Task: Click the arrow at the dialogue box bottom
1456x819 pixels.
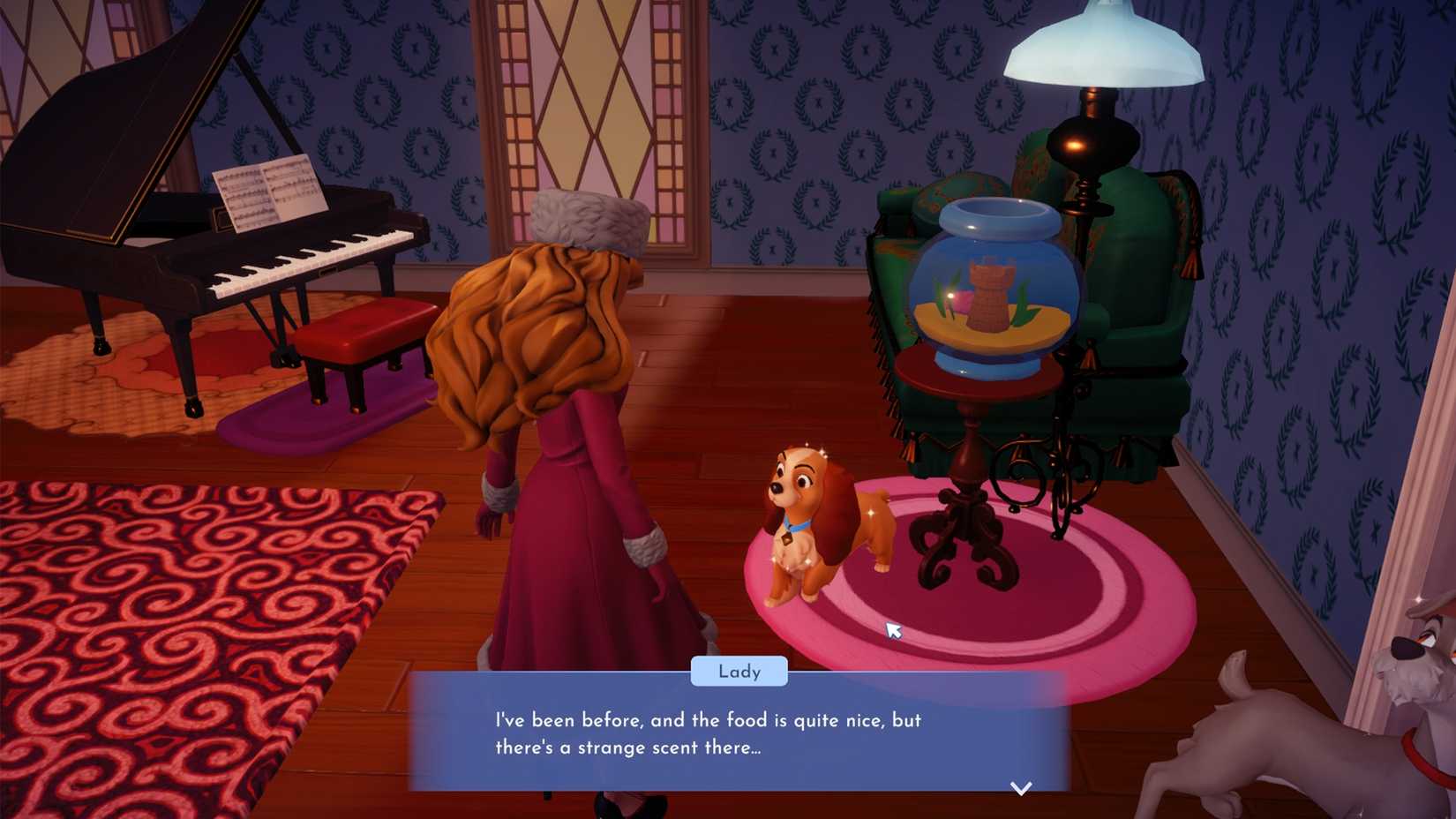Action: (x=1019, y=788)
